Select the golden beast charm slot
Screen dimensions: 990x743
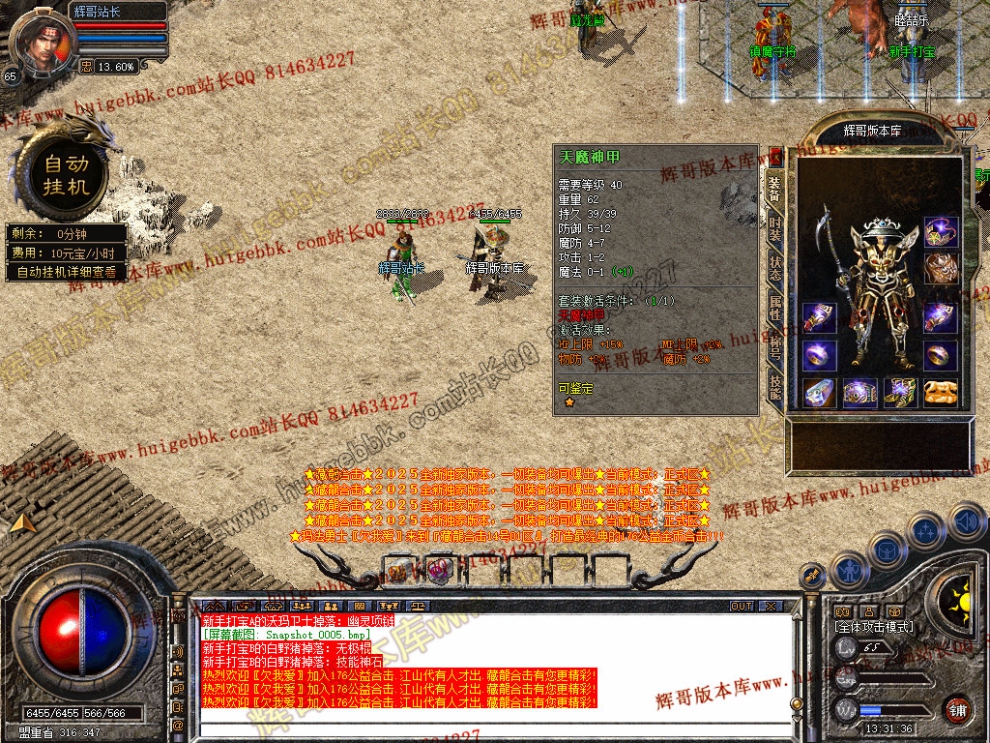(x=940, y=391)
